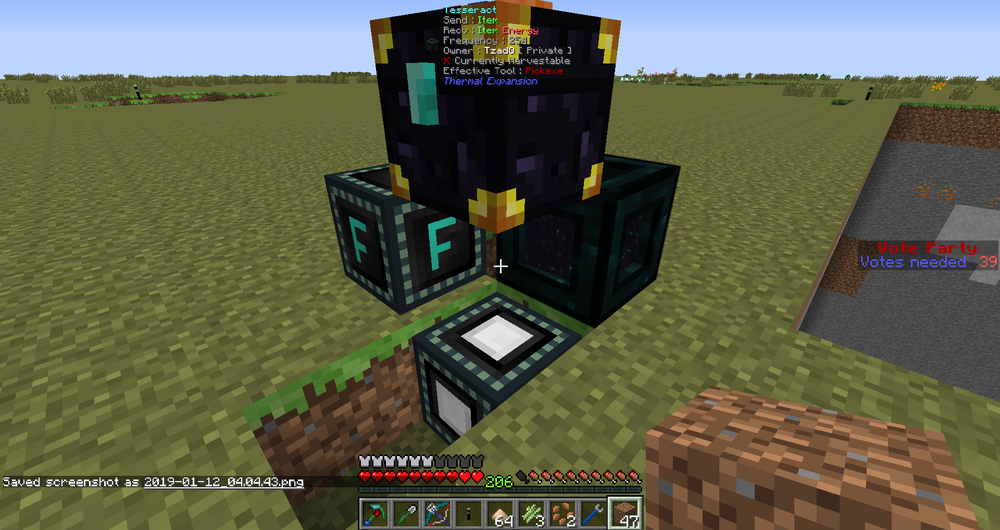Choose the bow in the hotbar
1000x530 pixels.
(435, 514)
